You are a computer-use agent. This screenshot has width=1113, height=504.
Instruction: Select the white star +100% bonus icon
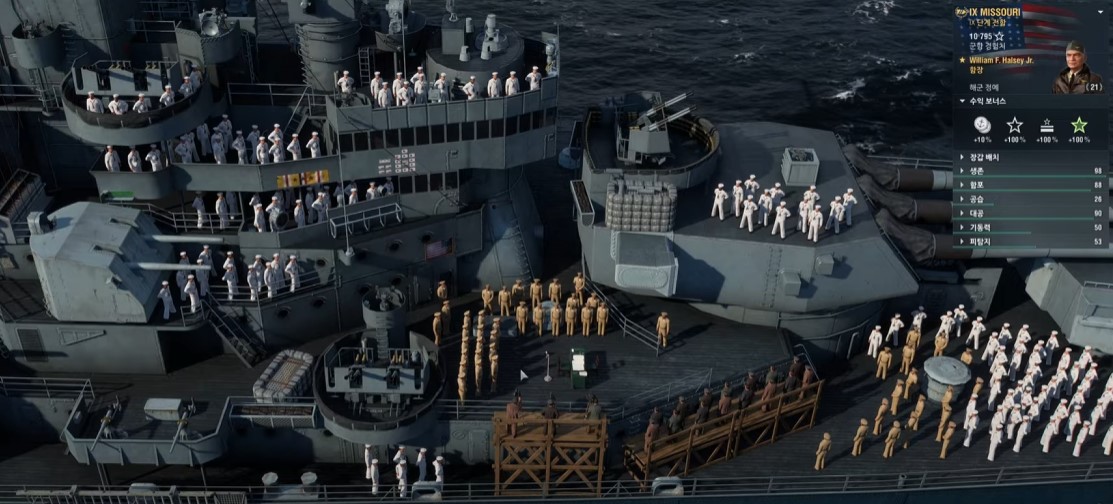click(x=1014, y=125)
